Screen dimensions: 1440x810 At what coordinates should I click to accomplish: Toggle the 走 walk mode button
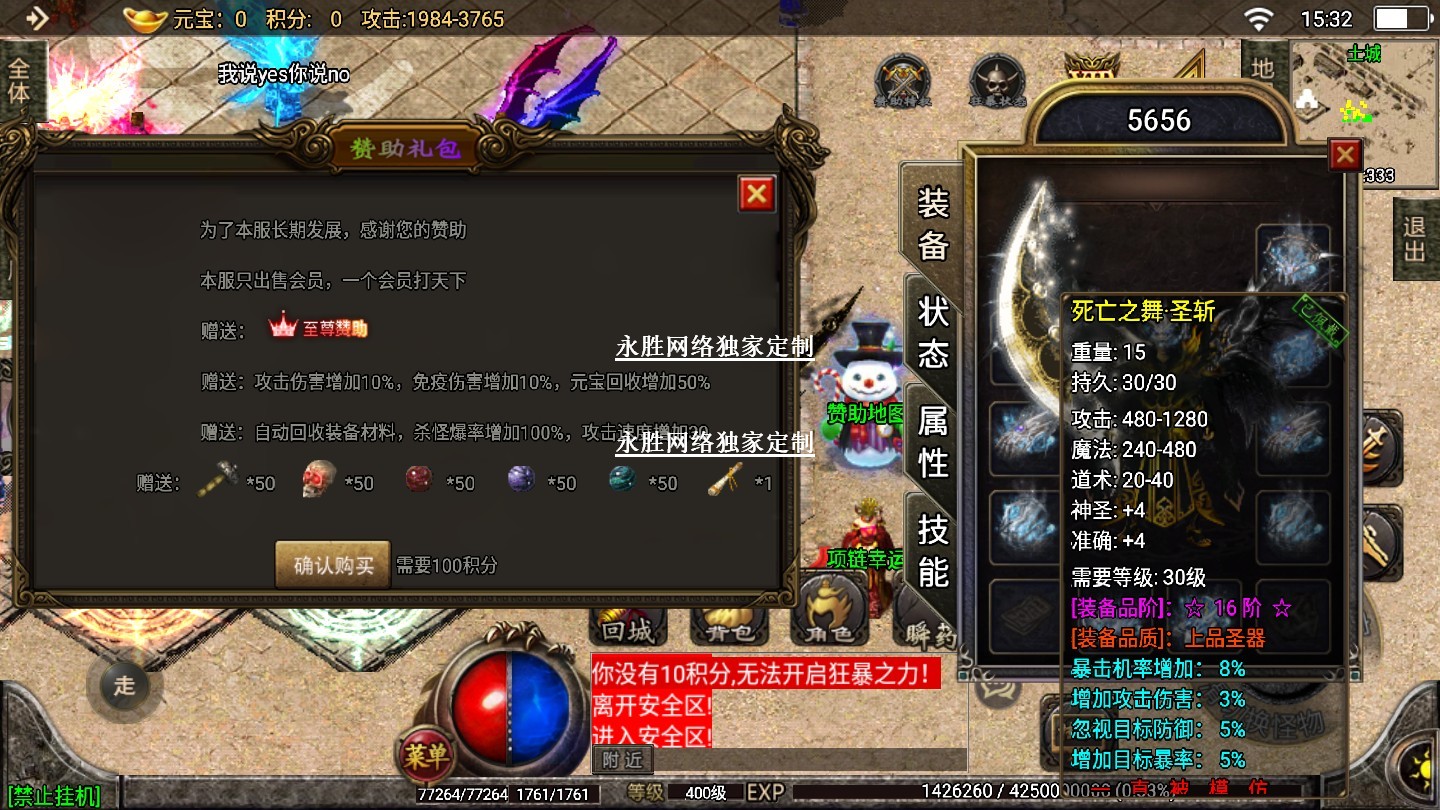(x=124, y=686)
